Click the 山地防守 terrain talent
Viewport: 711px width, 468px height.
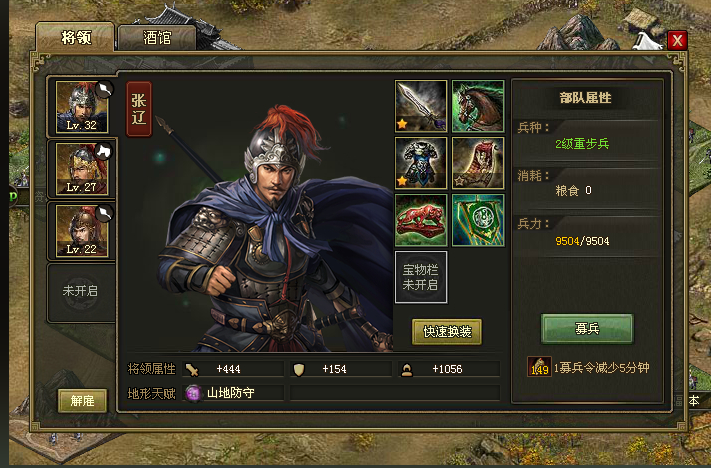point(230,393)
